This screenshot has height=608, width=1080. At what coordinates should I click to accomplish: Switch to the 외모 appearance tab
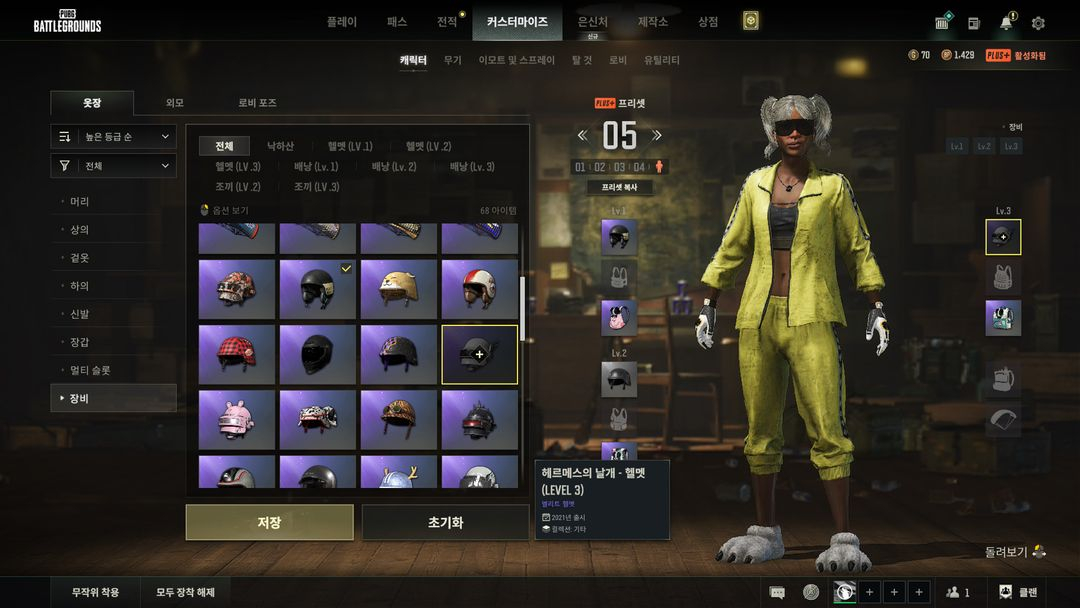(175, 103)
